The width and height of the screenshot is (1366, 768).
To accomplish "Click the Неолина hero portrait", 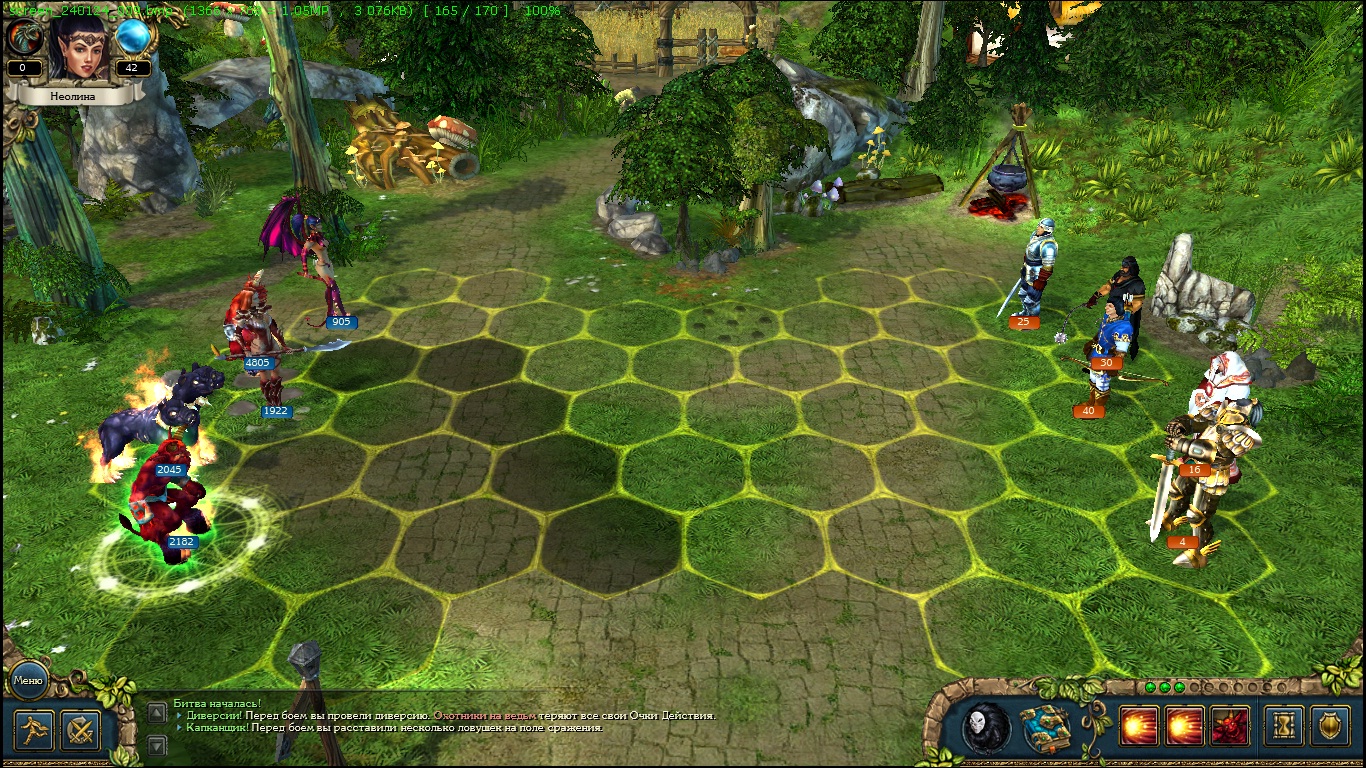I will (x=78, y=50).
